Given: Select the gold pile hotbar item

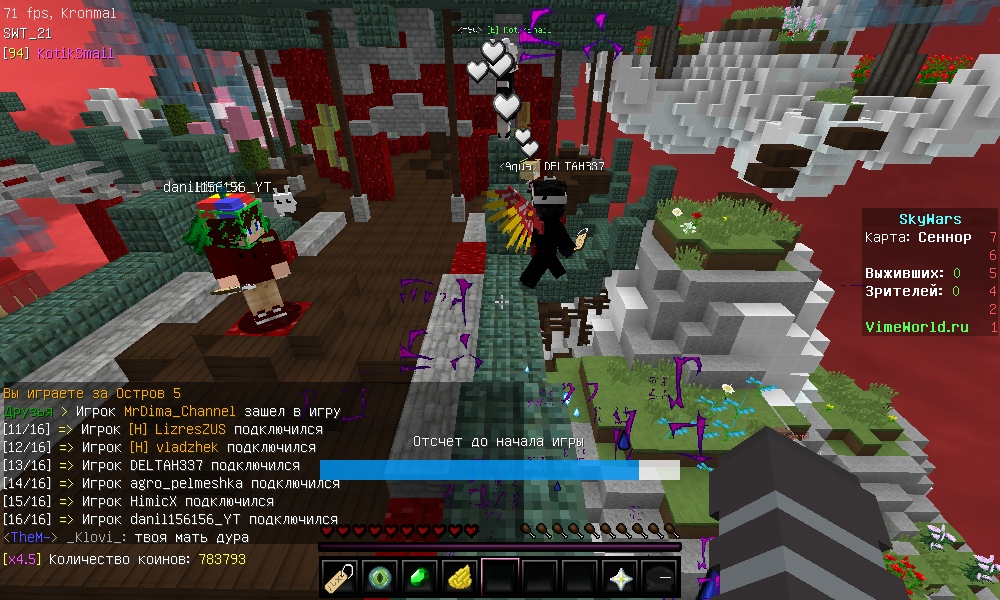Looking at the screenshot, I should pos(460,578).
